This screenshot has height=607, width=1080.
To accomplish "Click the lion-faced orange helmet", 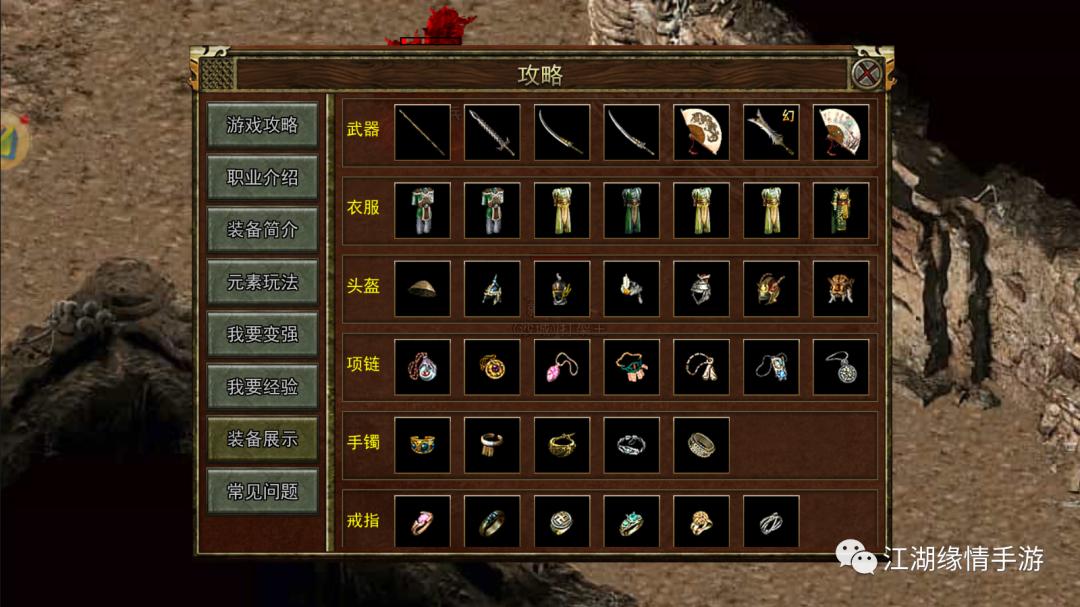I will [x=841, y=289].
